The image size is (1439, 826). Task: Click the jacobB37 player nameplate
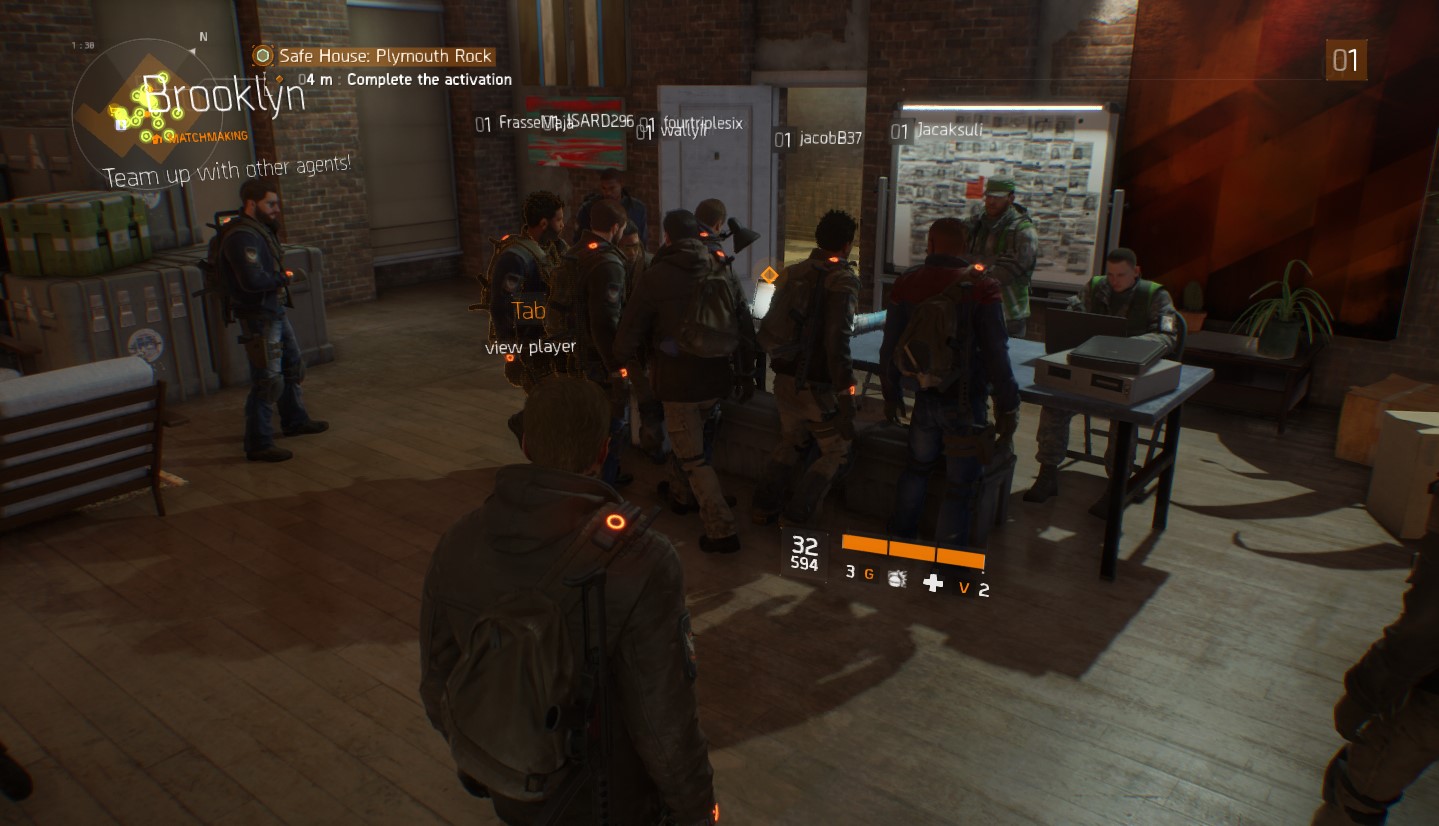click(x=830, y=139)
